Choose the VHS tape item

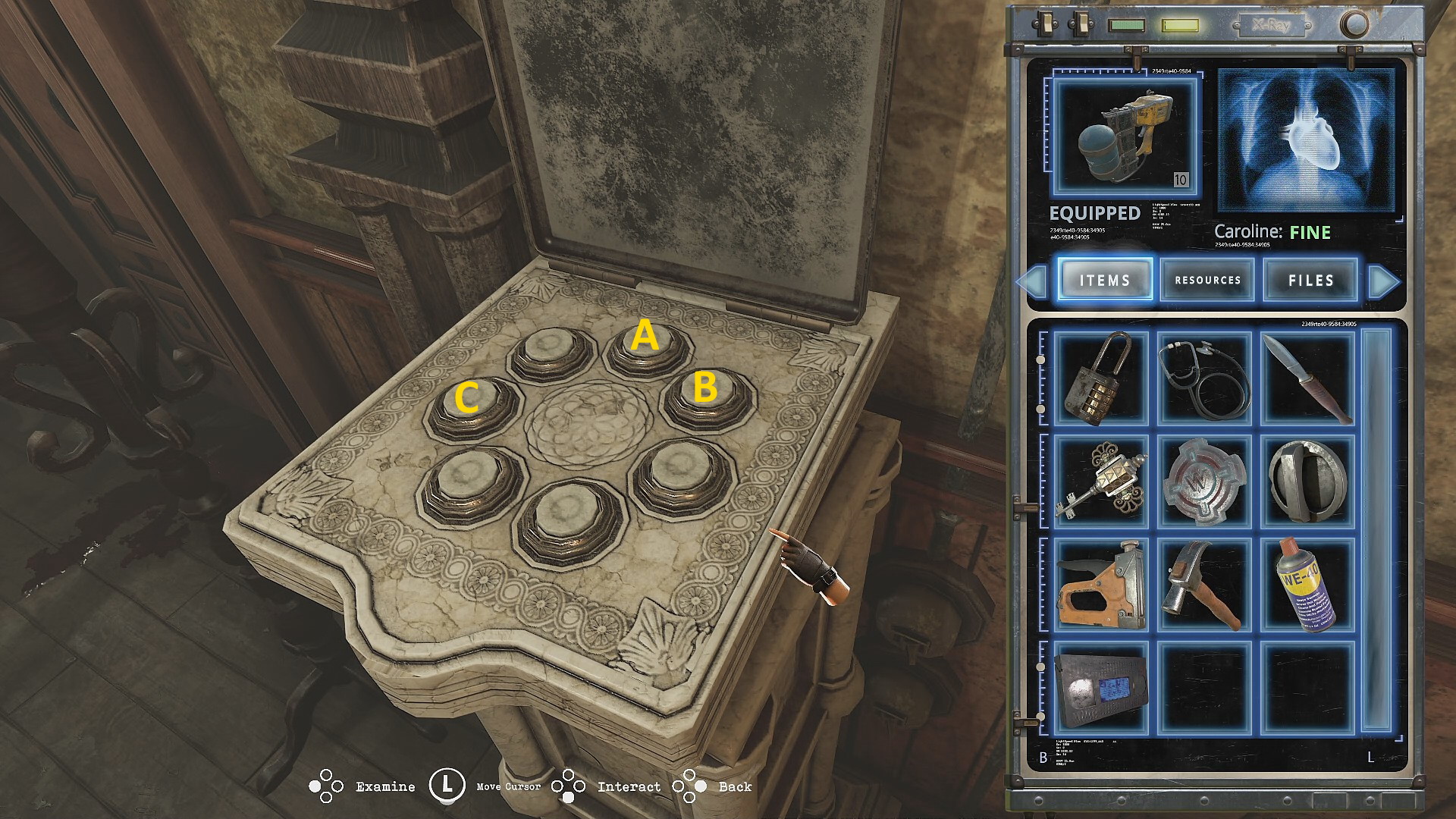1101,688
